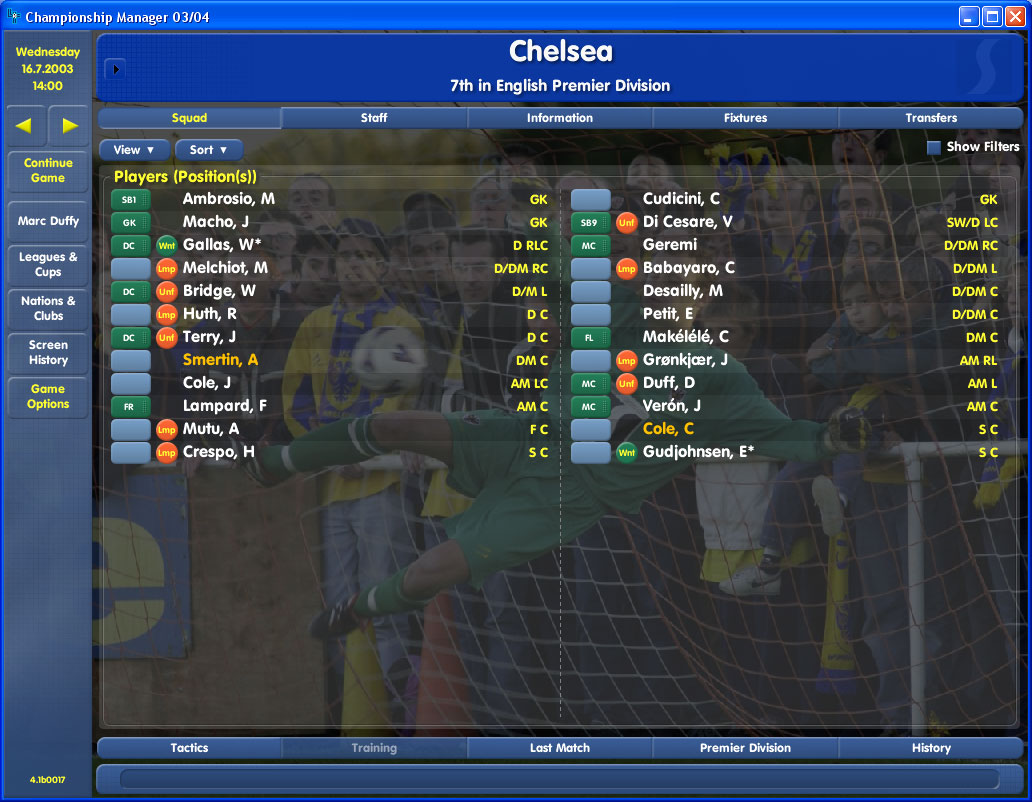
Task: Open the Leagues & Cups menu
Action: (48, 265)
